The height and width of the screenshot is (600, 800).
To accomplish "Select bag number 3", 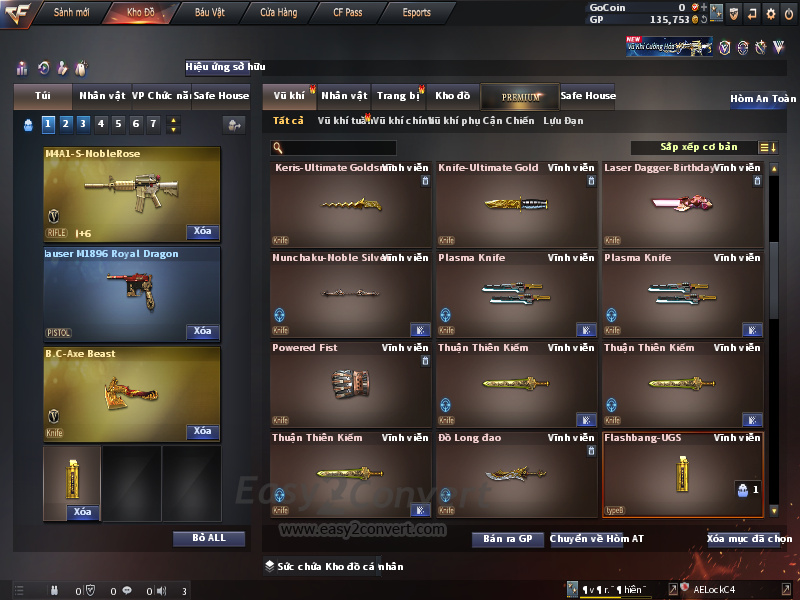I will point(83,124).
